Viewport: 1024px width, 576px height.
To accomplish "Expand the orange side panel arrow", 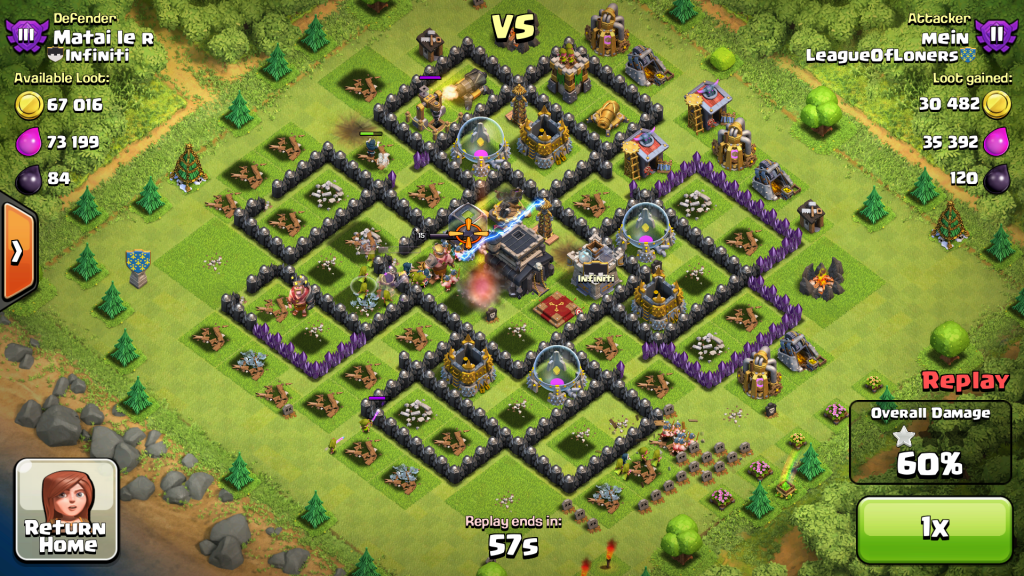I will pos(17,252).
